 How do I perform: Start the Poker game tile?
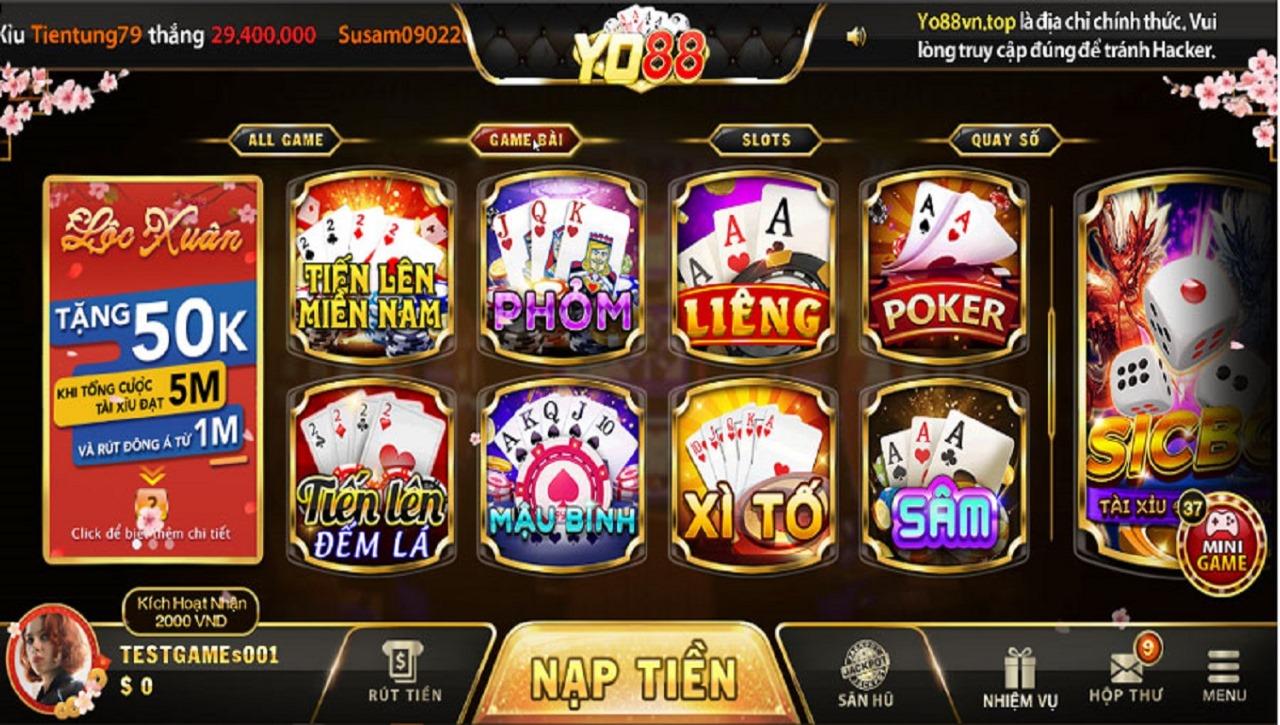[x=944, y=265]
